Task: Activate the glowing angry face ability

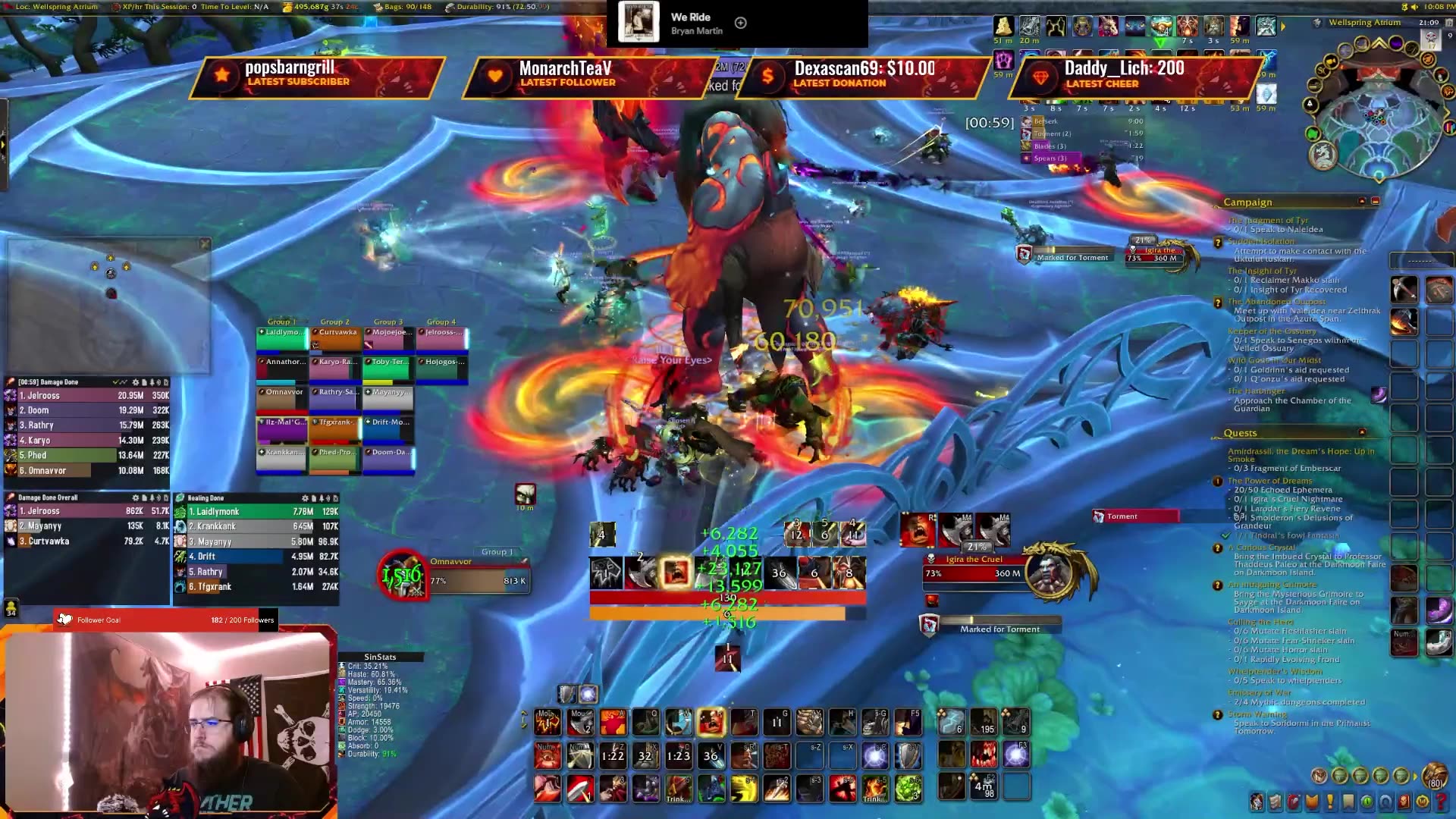Action: tap(711, 722)
